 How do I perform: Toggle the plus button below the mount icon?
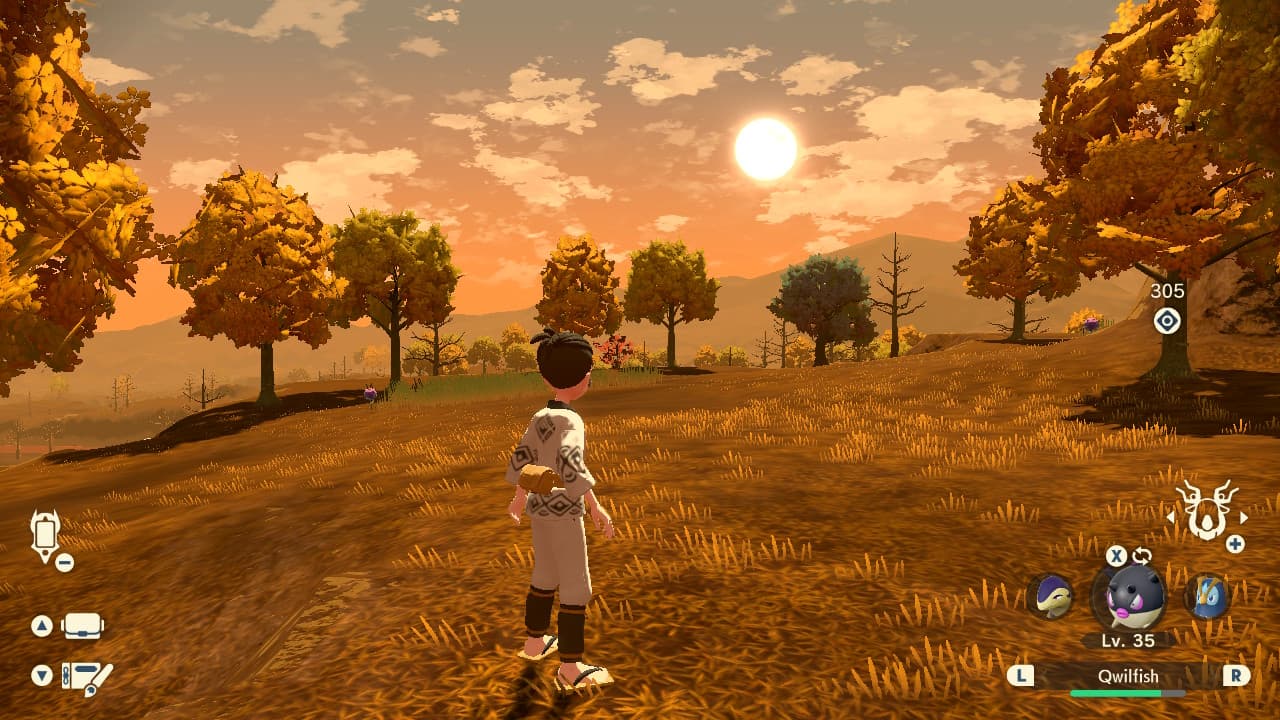(x=1237, y=543)
